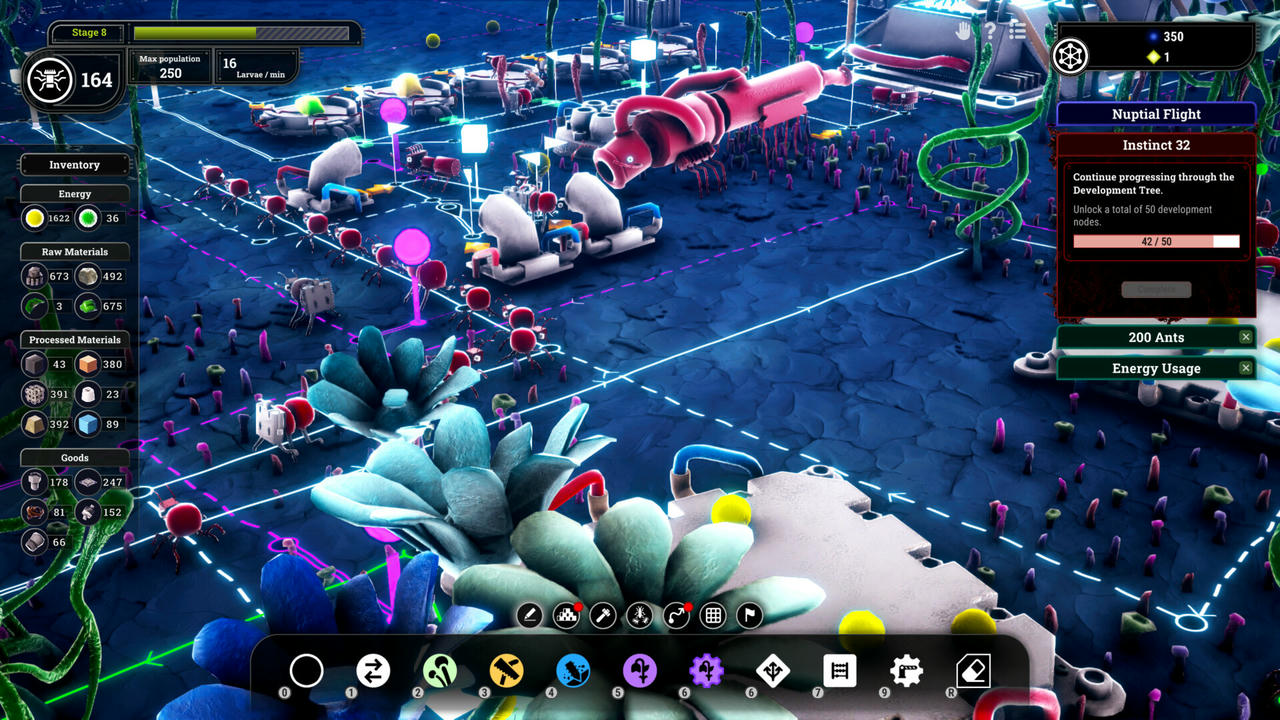Collapse the Goods section

[75, 457]
